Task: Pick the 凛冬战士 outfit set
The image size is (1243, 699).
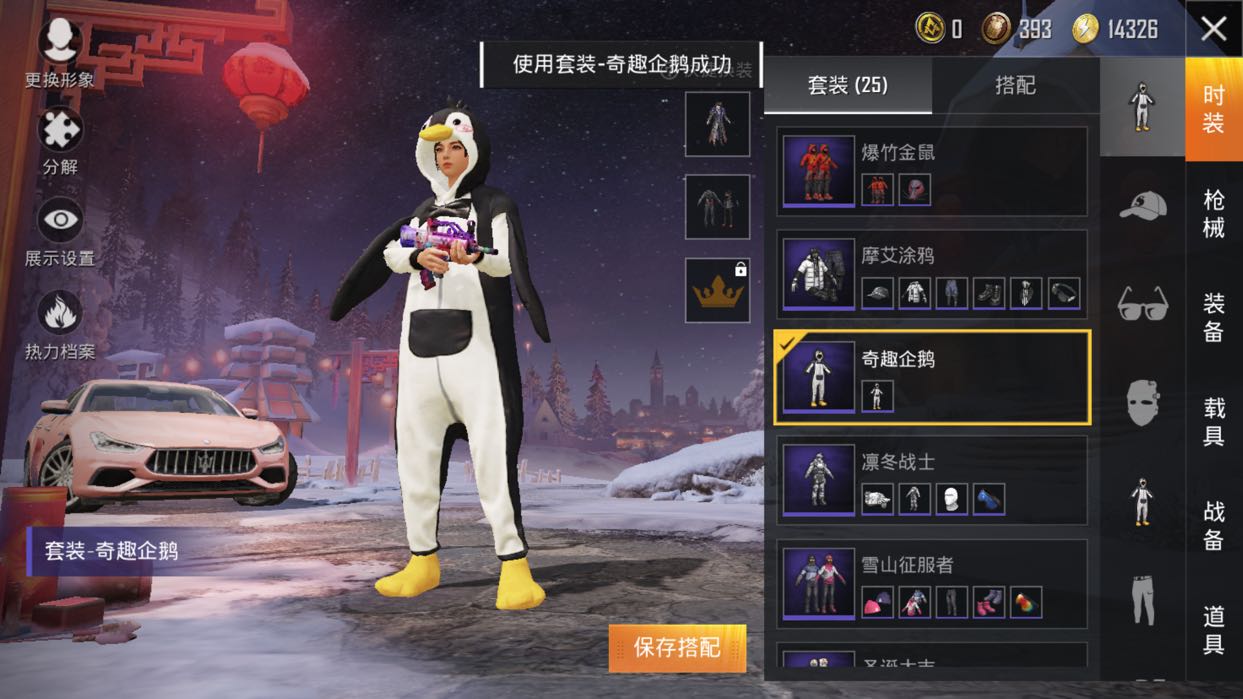Action: coord(931,480)
